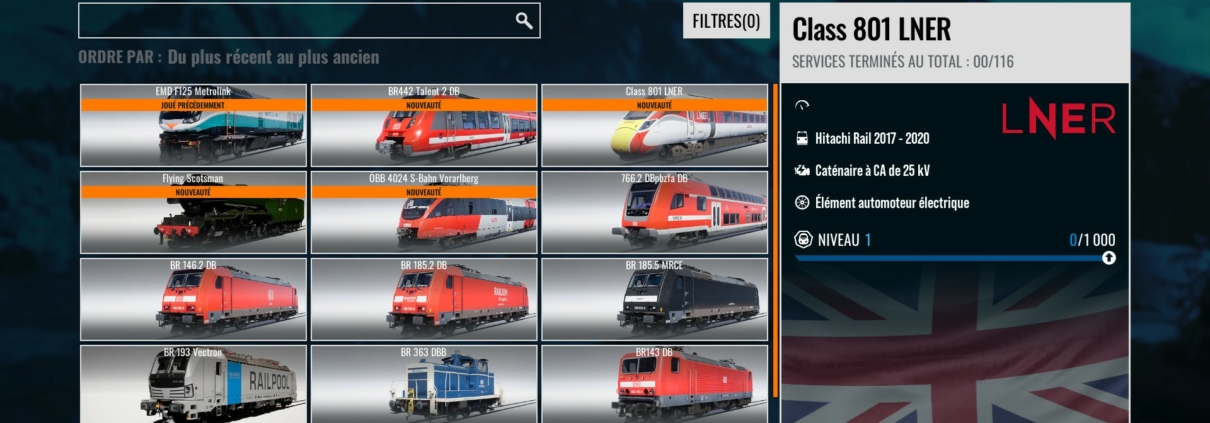Choose the BR 193 Vectron Railpool tile

point(193,384)
